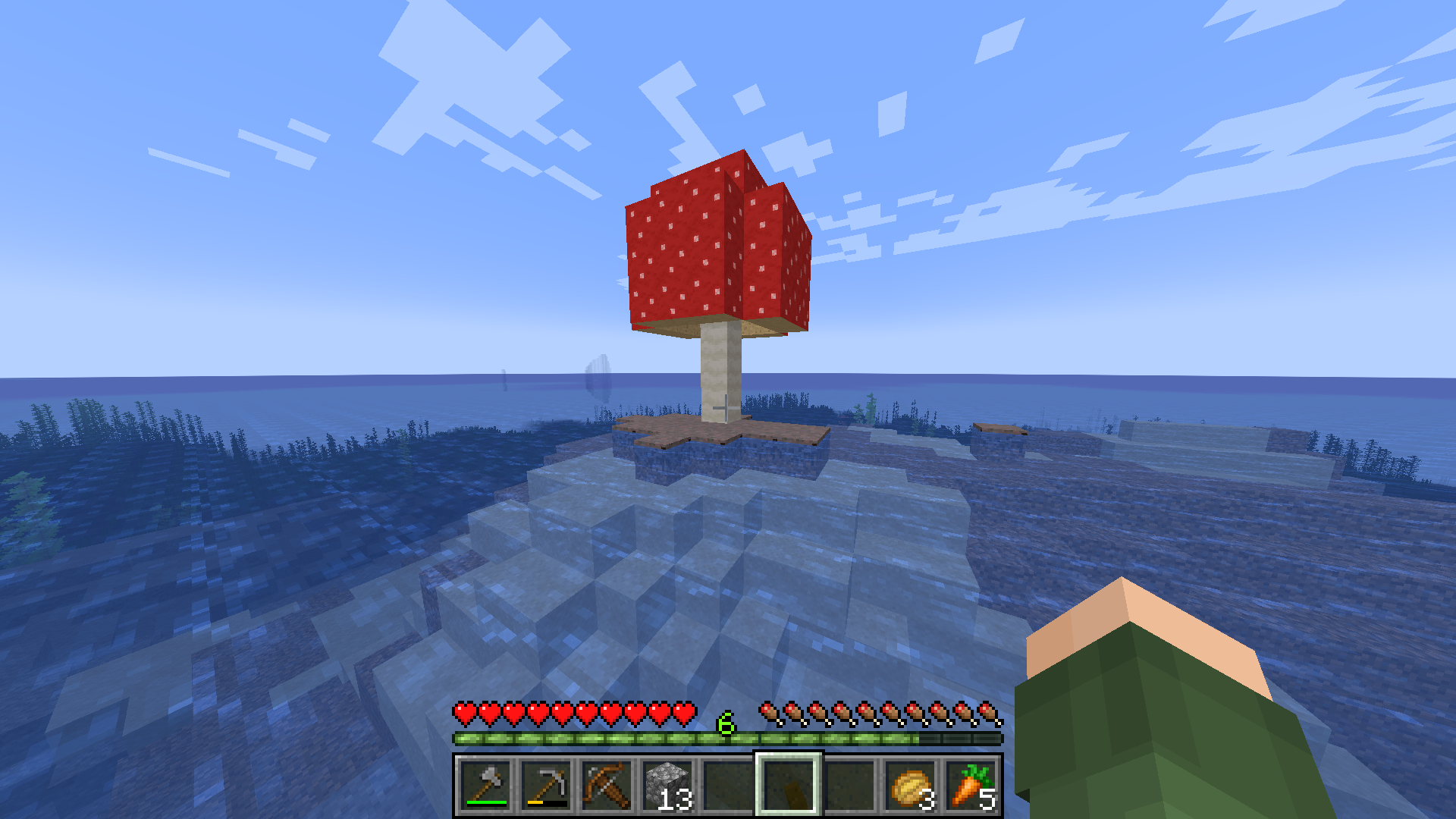Click the experience level number 6

(725, 724)
